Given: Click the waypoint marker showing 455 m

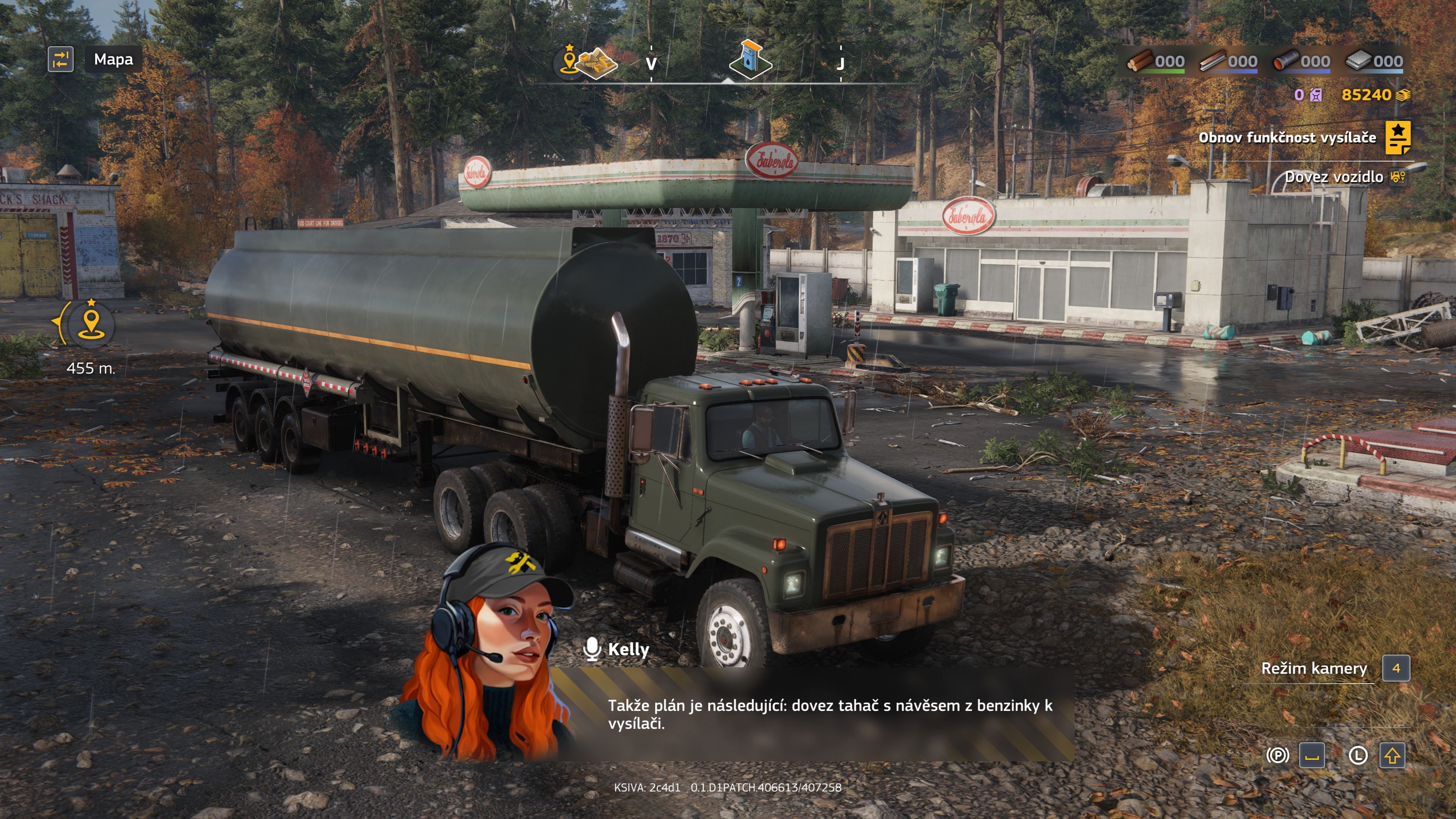Looking at the screenshot, I should [x=91, y=323].
